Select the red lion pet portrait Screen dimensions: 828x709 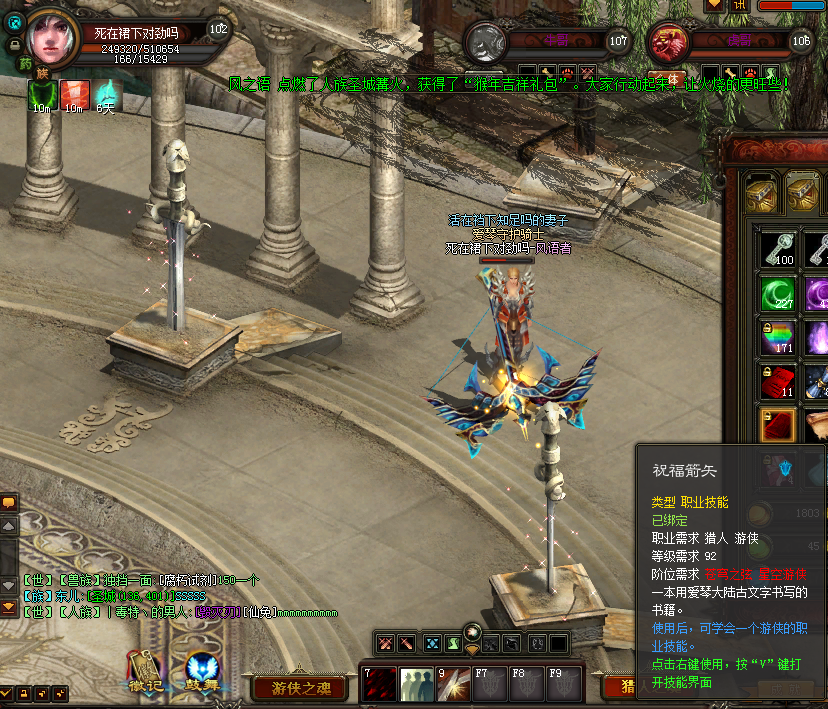click(x=666, y=43)
